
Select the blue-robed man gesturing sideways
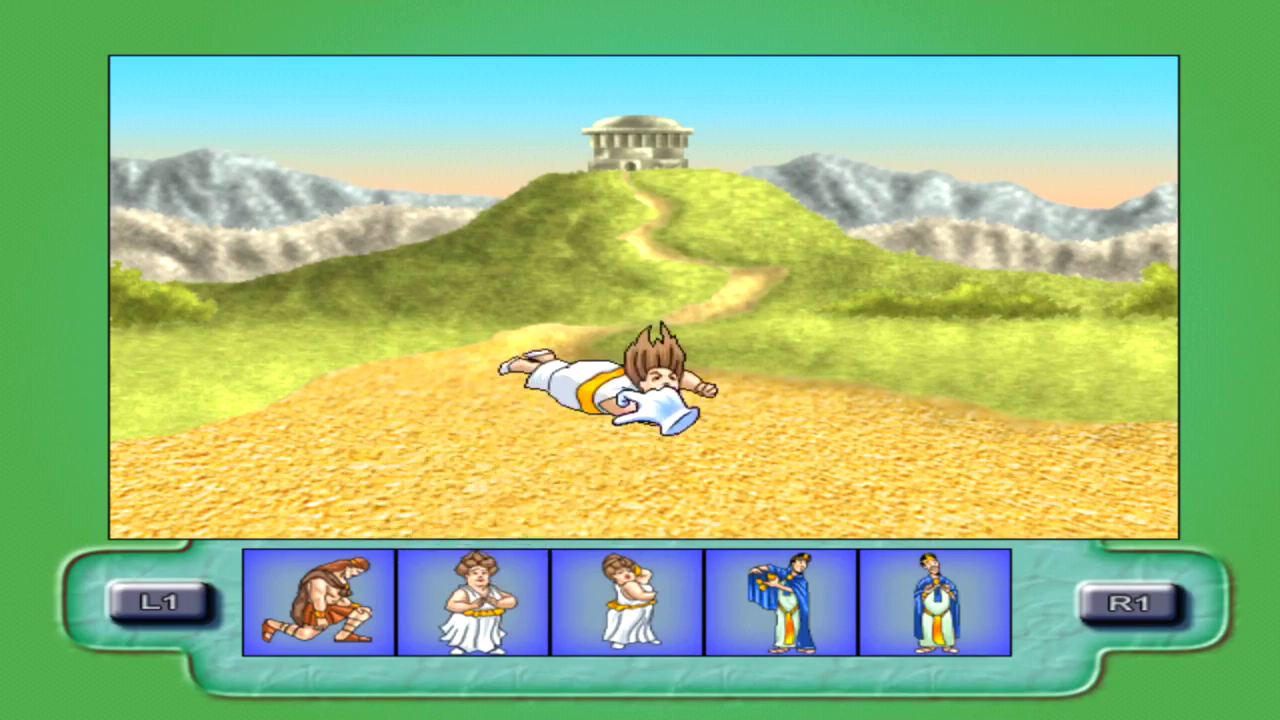(x=781, y=602)
